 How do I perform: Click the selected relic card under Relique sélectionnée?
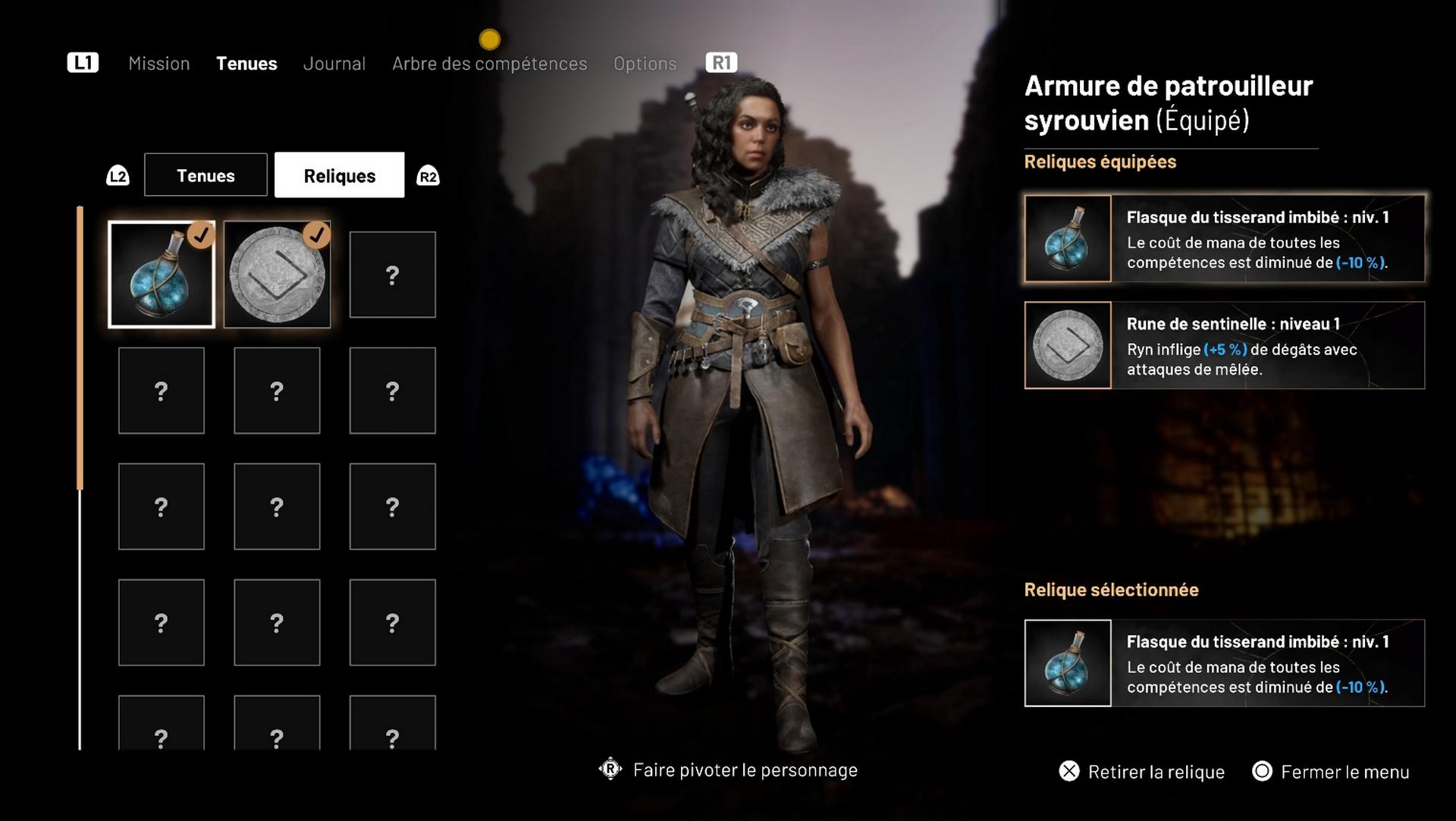1224,663
